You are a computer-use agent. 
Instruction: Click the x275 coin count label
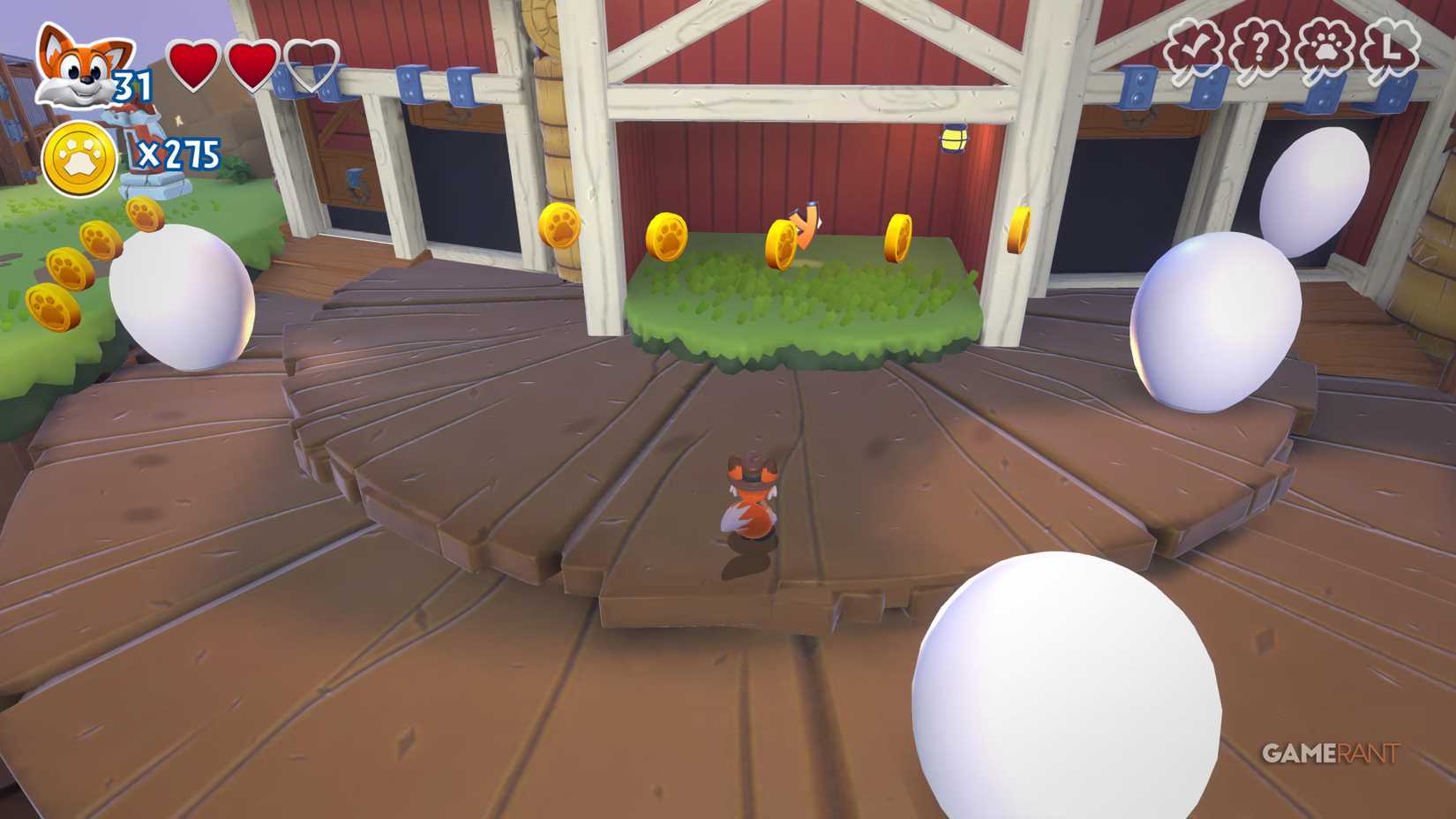[x=179, y=153]
